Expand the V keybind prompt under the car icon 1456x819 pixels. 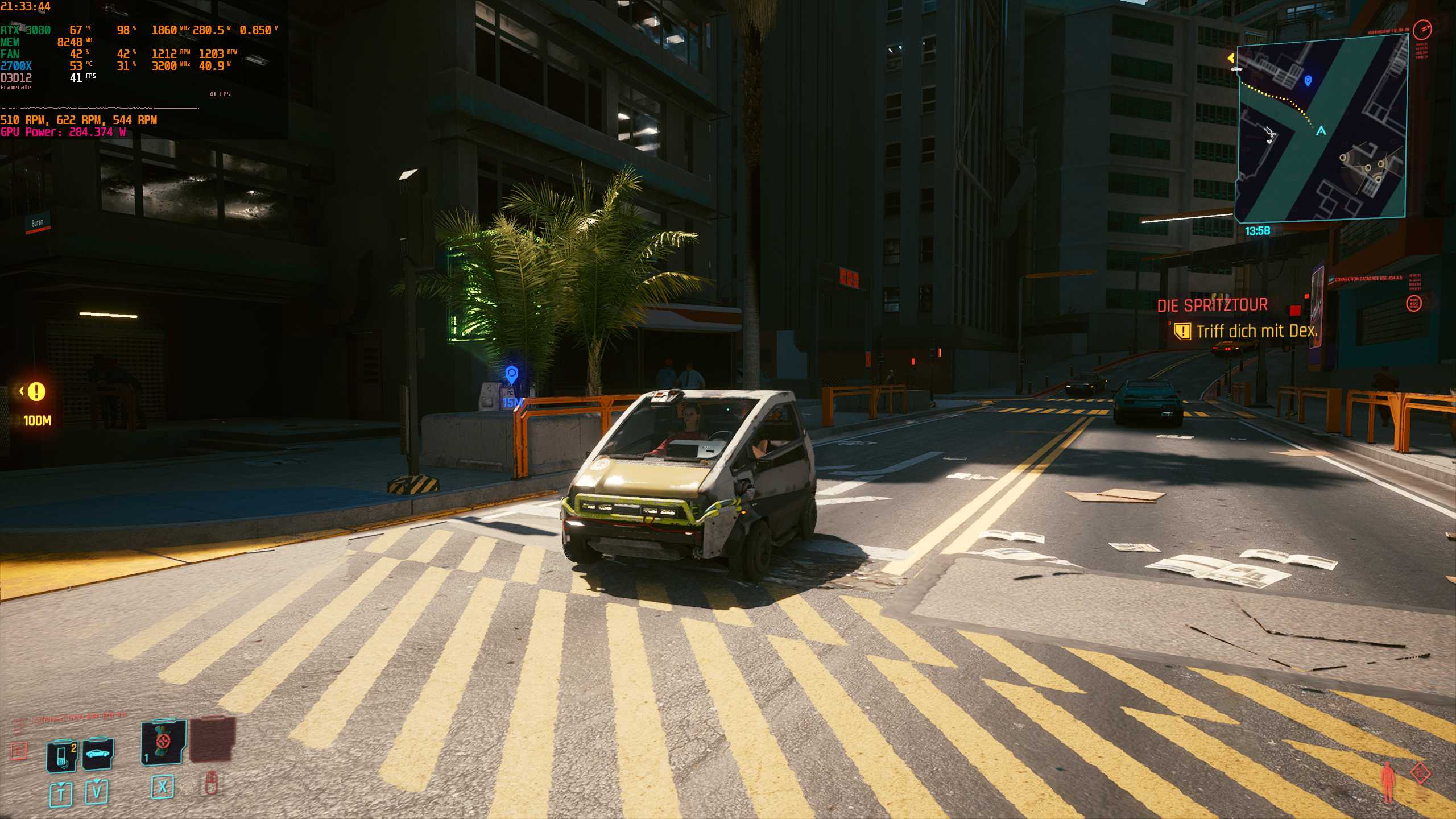coord(98,791)
